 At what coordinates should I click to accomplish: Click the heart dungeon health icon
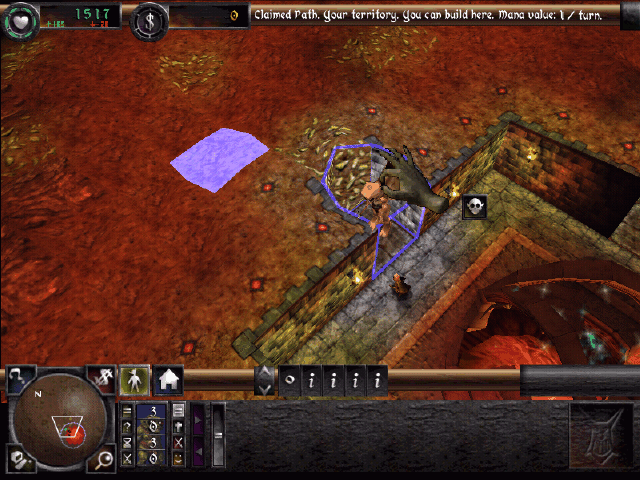(x=20, y=19)
